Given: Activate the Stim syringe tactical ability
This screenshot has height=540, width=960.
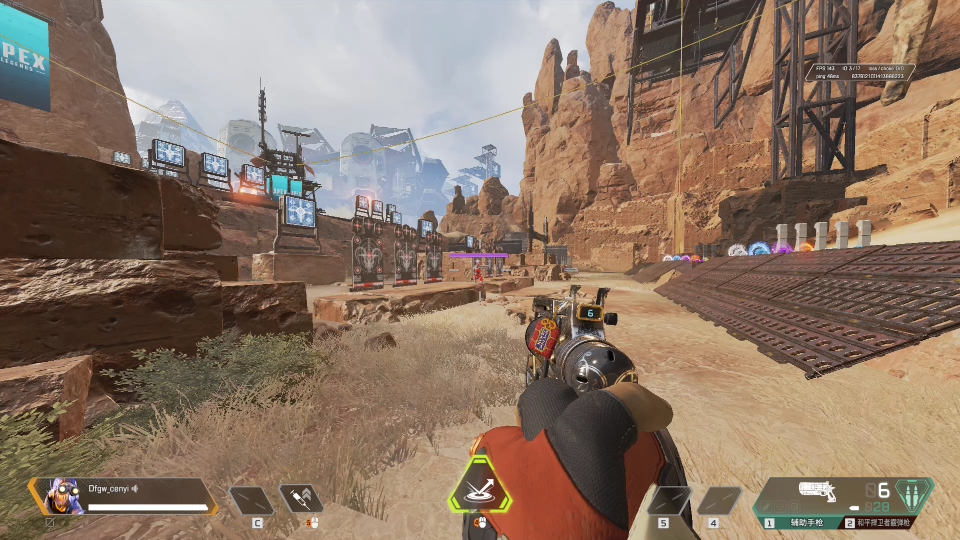Looking at the screenshot, I should [x=301, y=498].
